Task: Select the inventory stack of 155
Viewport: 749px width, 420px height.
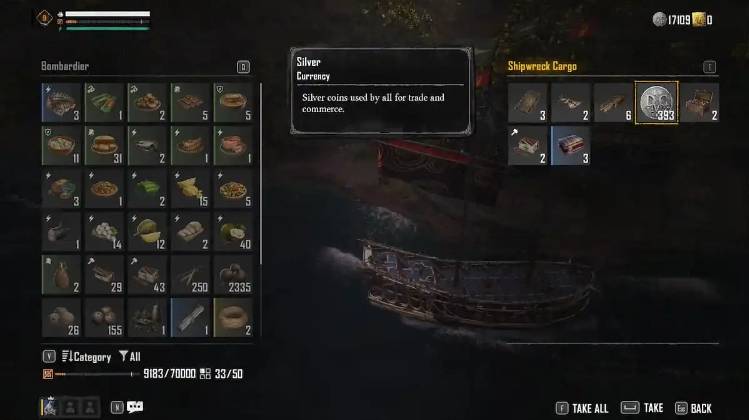Action: click(x=104, y=317)
